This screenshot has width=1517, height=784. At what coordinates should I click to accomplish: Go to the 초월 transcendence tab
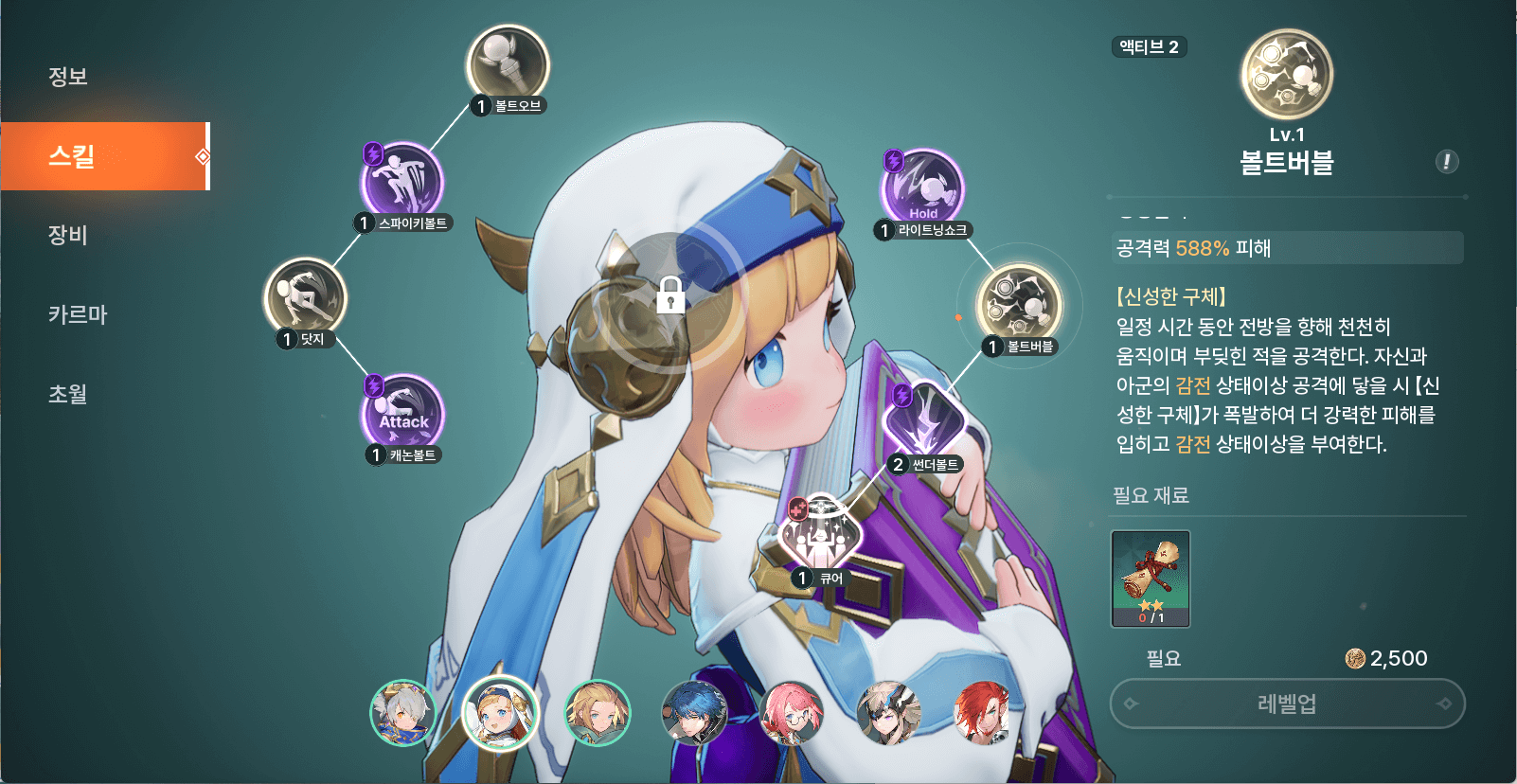(68, 394)
